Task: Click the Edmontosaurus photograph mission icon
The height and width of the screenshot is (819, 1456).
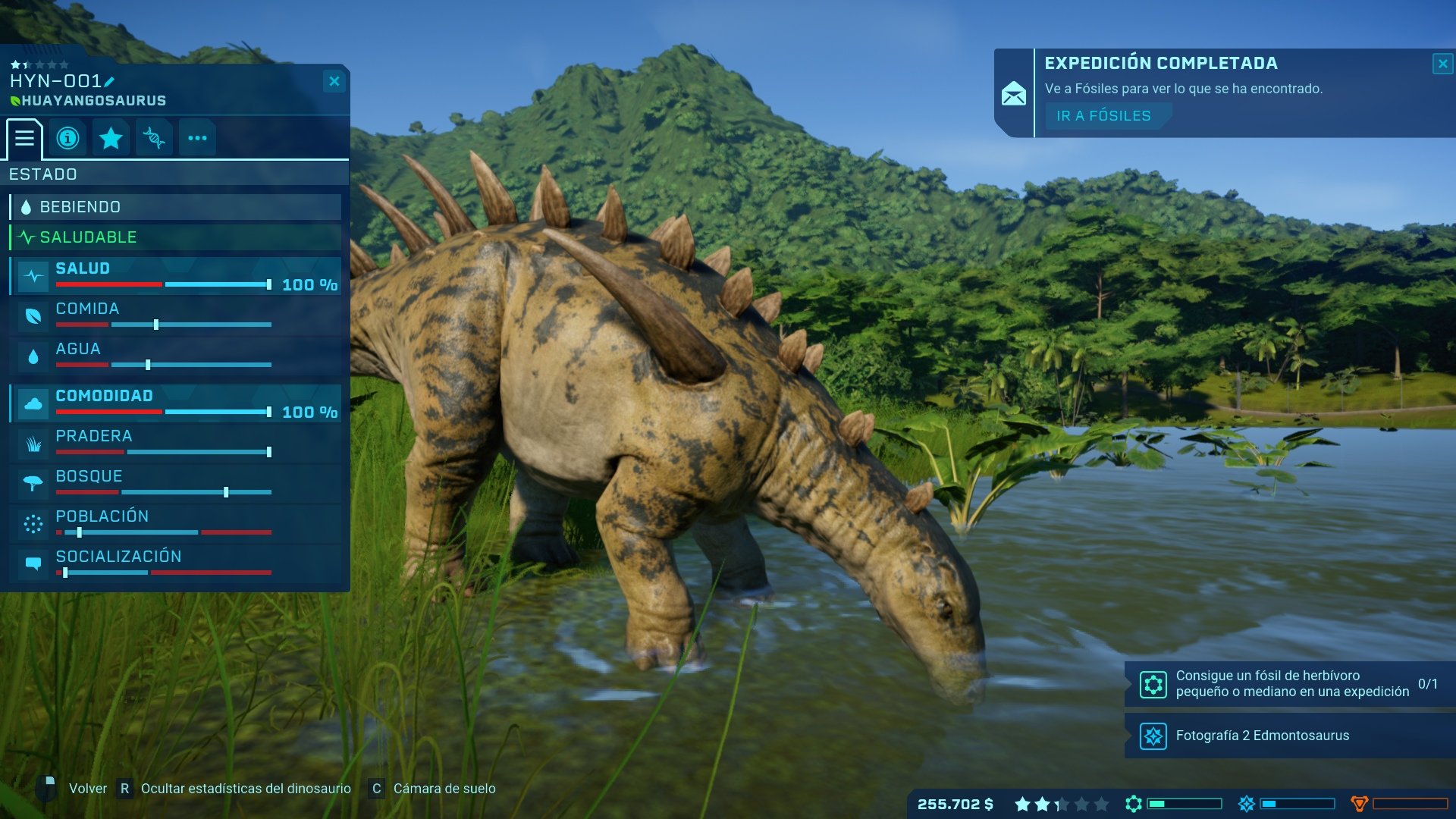Action: (1154, 736)
